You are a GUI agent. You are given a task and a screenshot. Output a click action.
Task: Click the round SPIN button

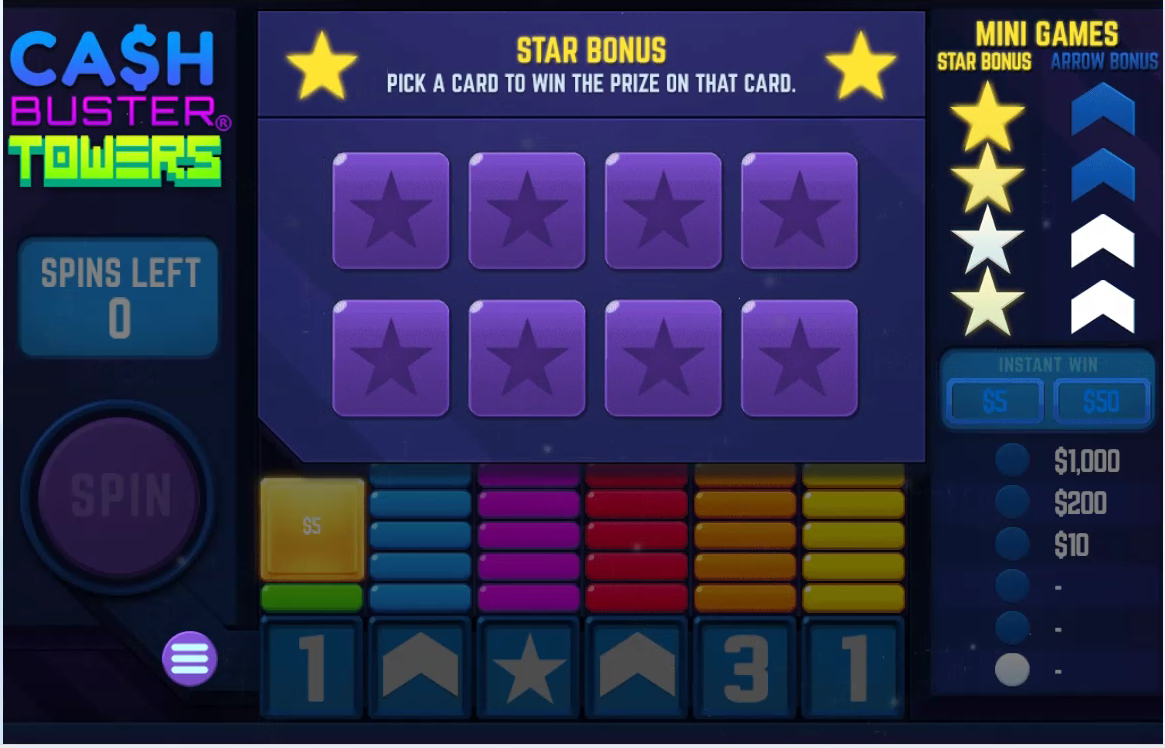click(x=120, y=496)
